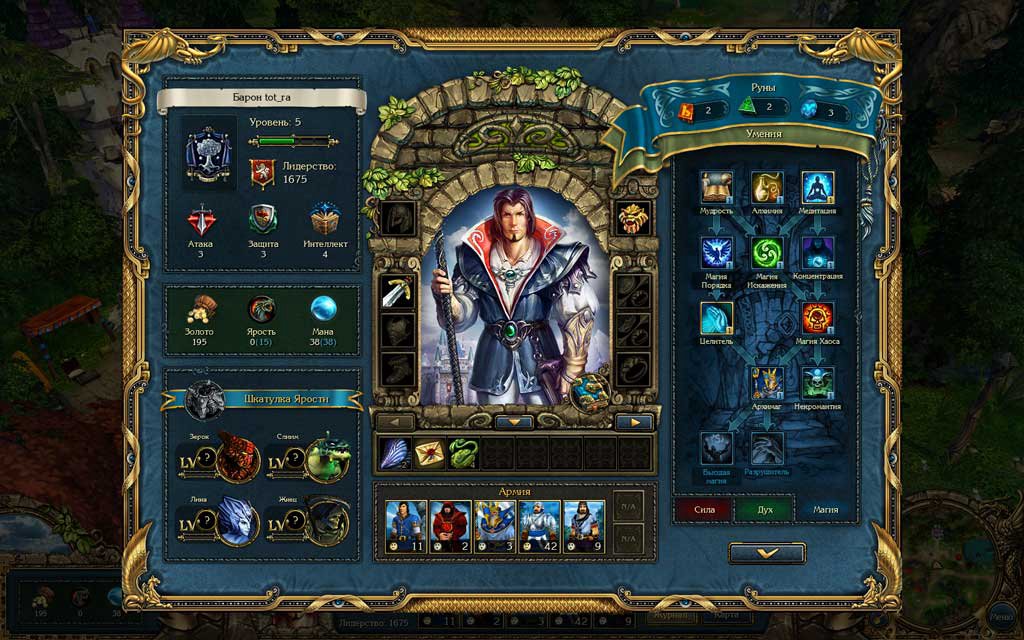
Task: Select the Архимаг skill icon
Action: point(767,383)
